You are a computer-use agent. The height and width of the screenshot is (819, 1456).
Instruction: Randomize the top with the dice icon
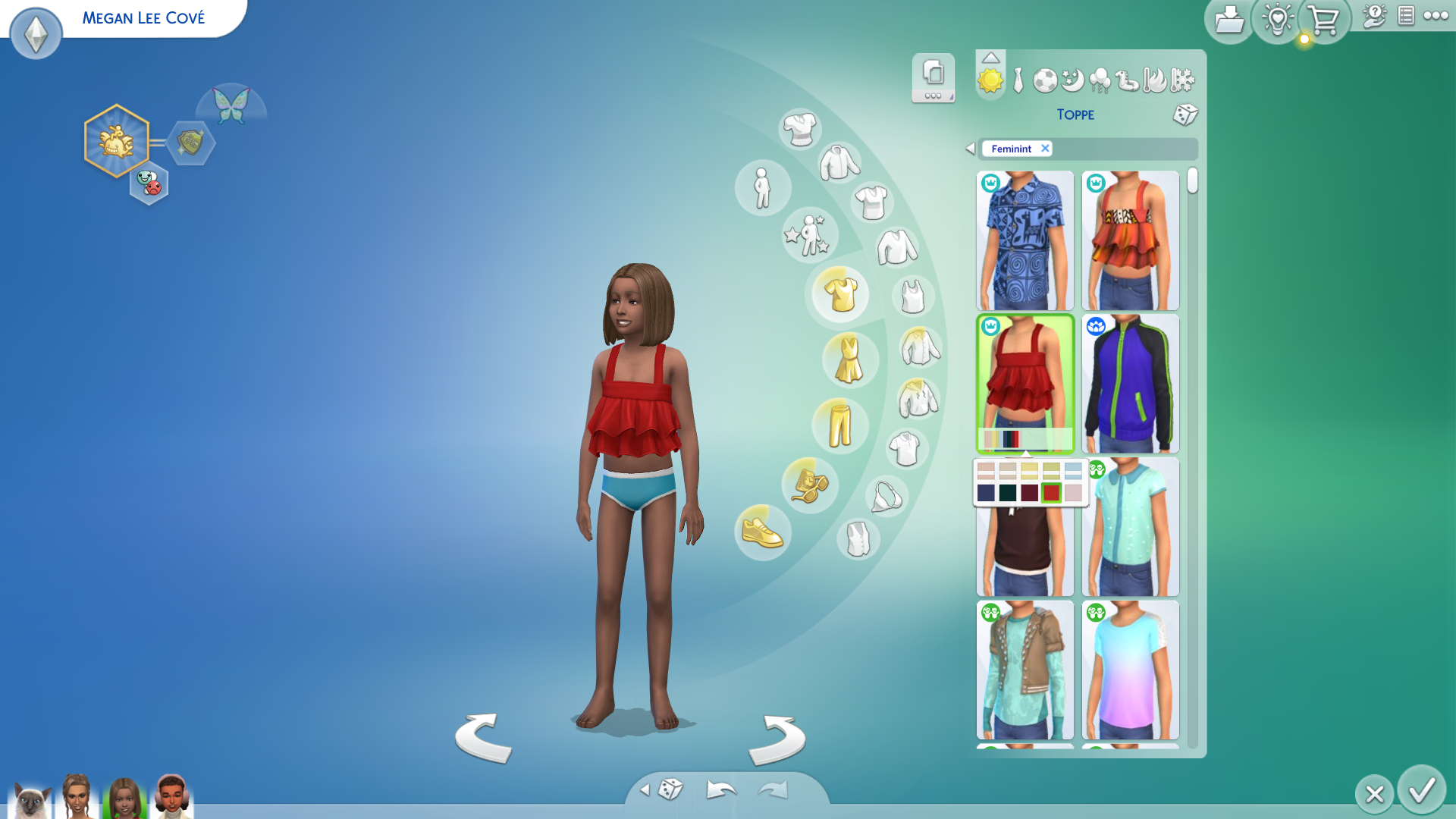[1185, 115]
